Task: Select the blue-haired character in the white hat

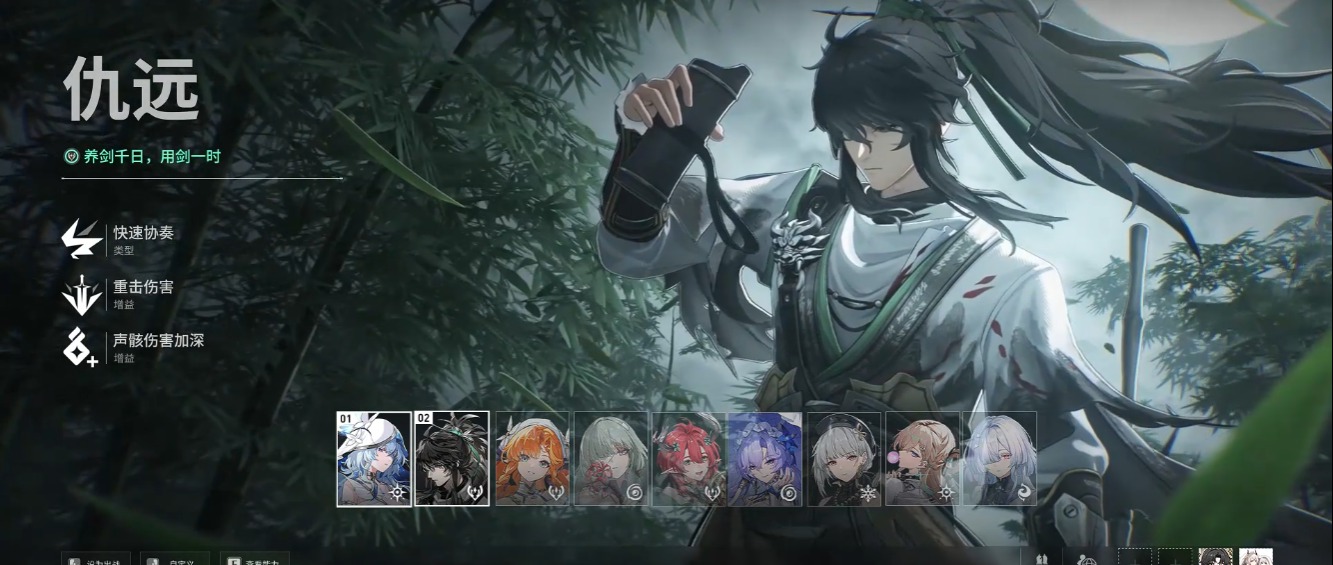Action: tap(374, 459)
